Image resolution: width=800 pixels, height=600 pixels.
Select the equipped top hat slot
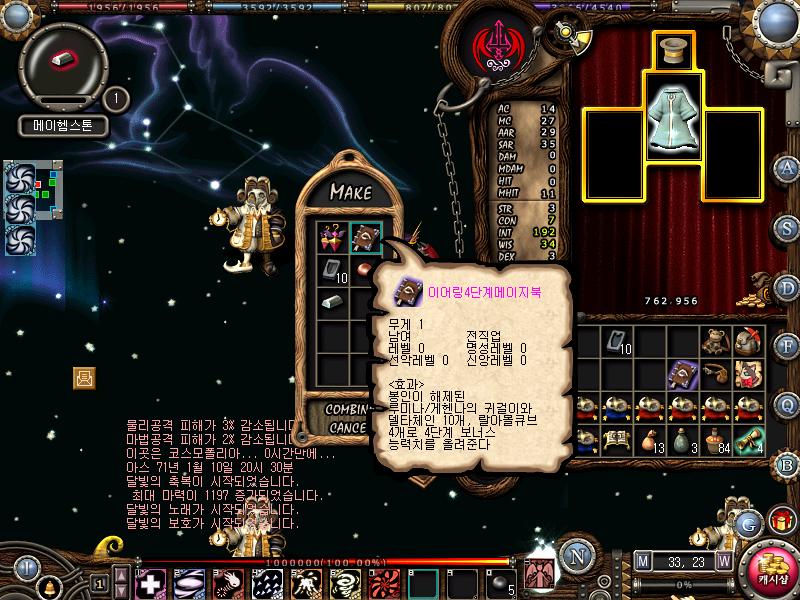pyautogui.click(x=673, y=50)
